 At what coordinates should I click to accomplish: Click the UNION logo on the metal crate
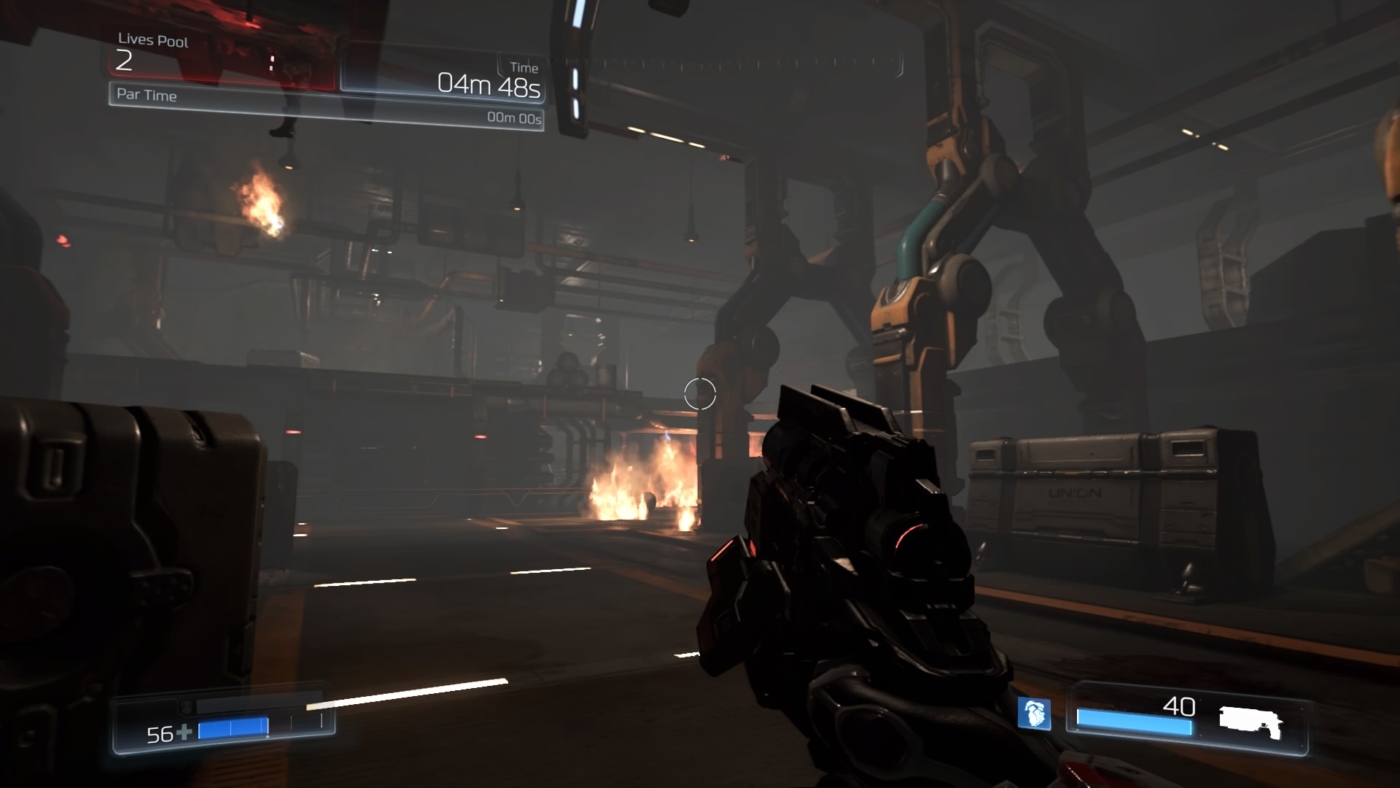click(x=1077, y=490)
